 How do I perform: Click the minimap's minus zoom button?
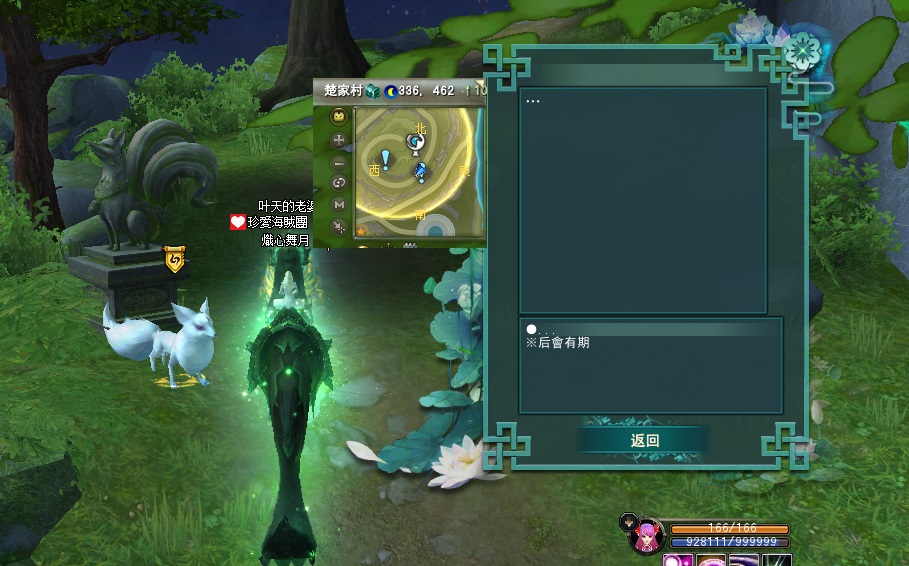click(339, 162)
